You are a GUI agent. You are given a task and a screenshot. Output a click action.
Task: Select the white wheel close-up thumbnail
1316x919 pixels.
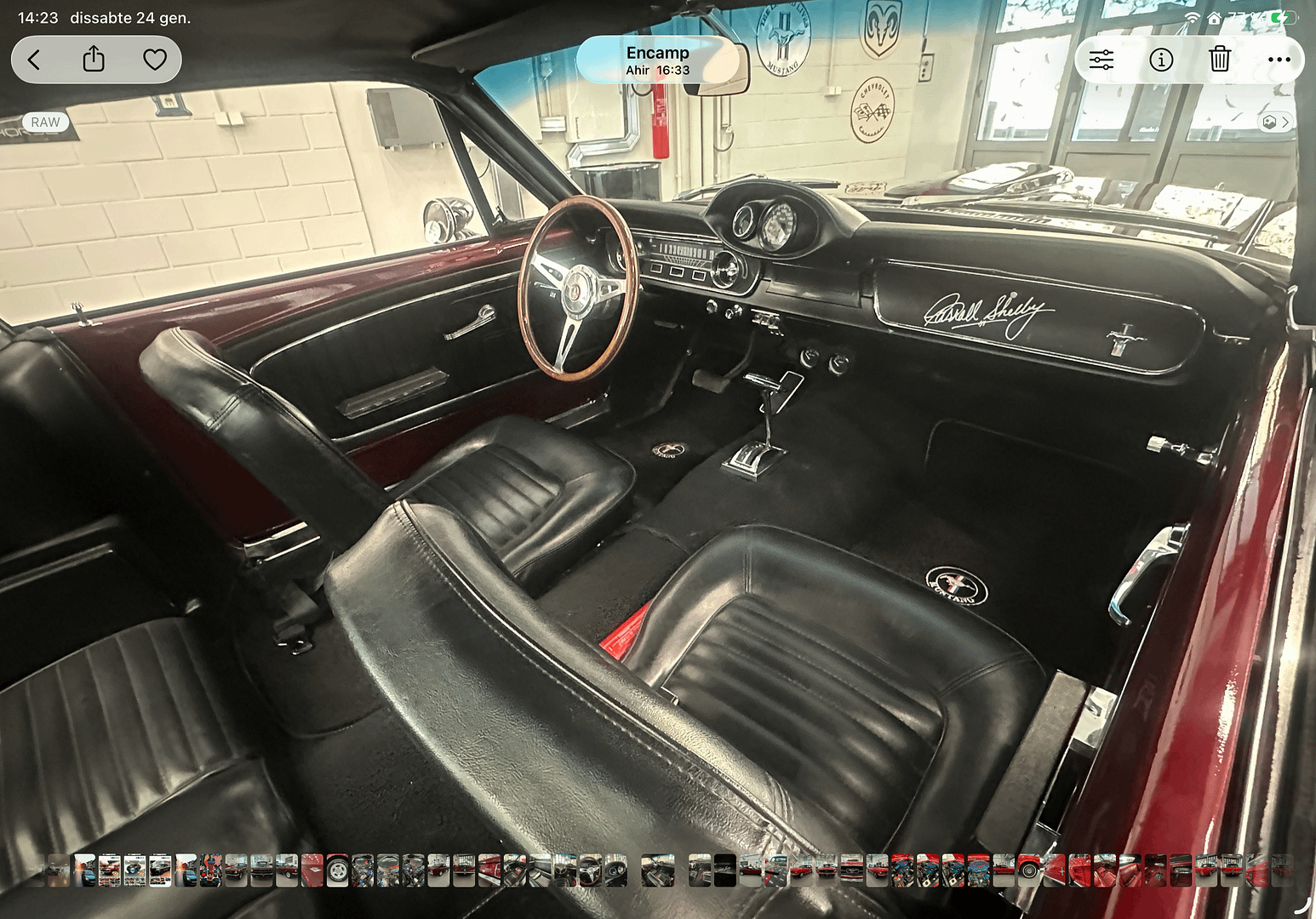click(x=338, y=870)
